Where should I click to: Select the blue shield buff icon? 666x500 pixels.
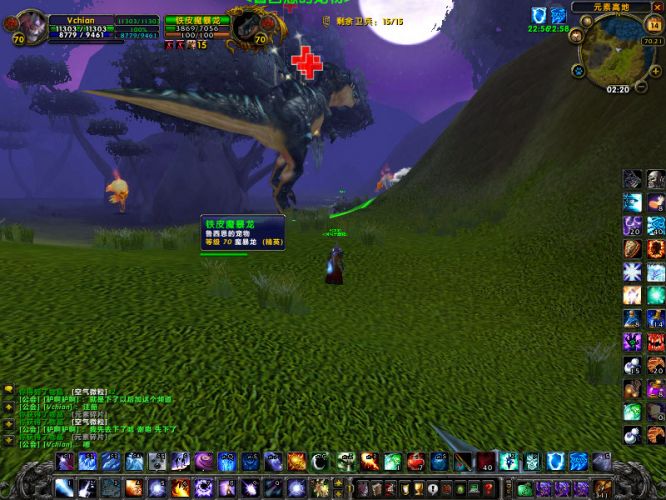(538, 15)
